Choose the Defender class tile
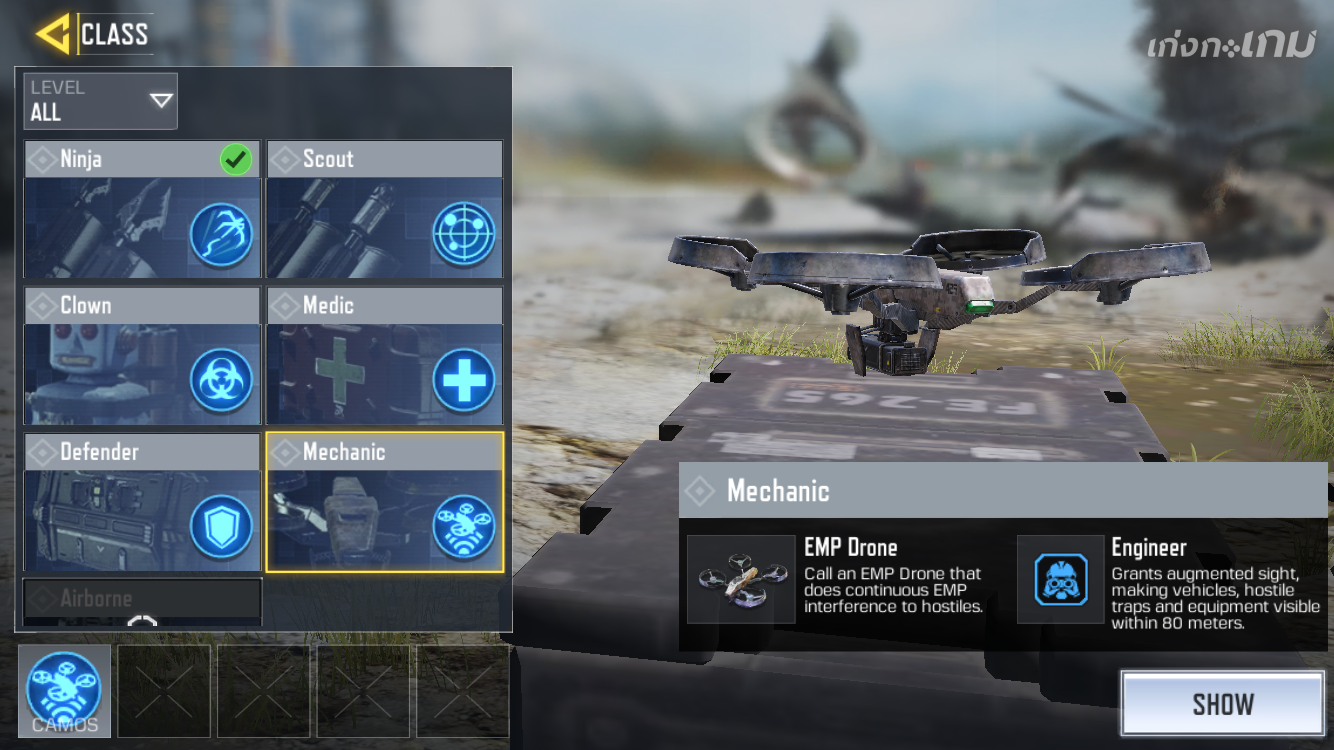1334x750 pixels. 142,503
